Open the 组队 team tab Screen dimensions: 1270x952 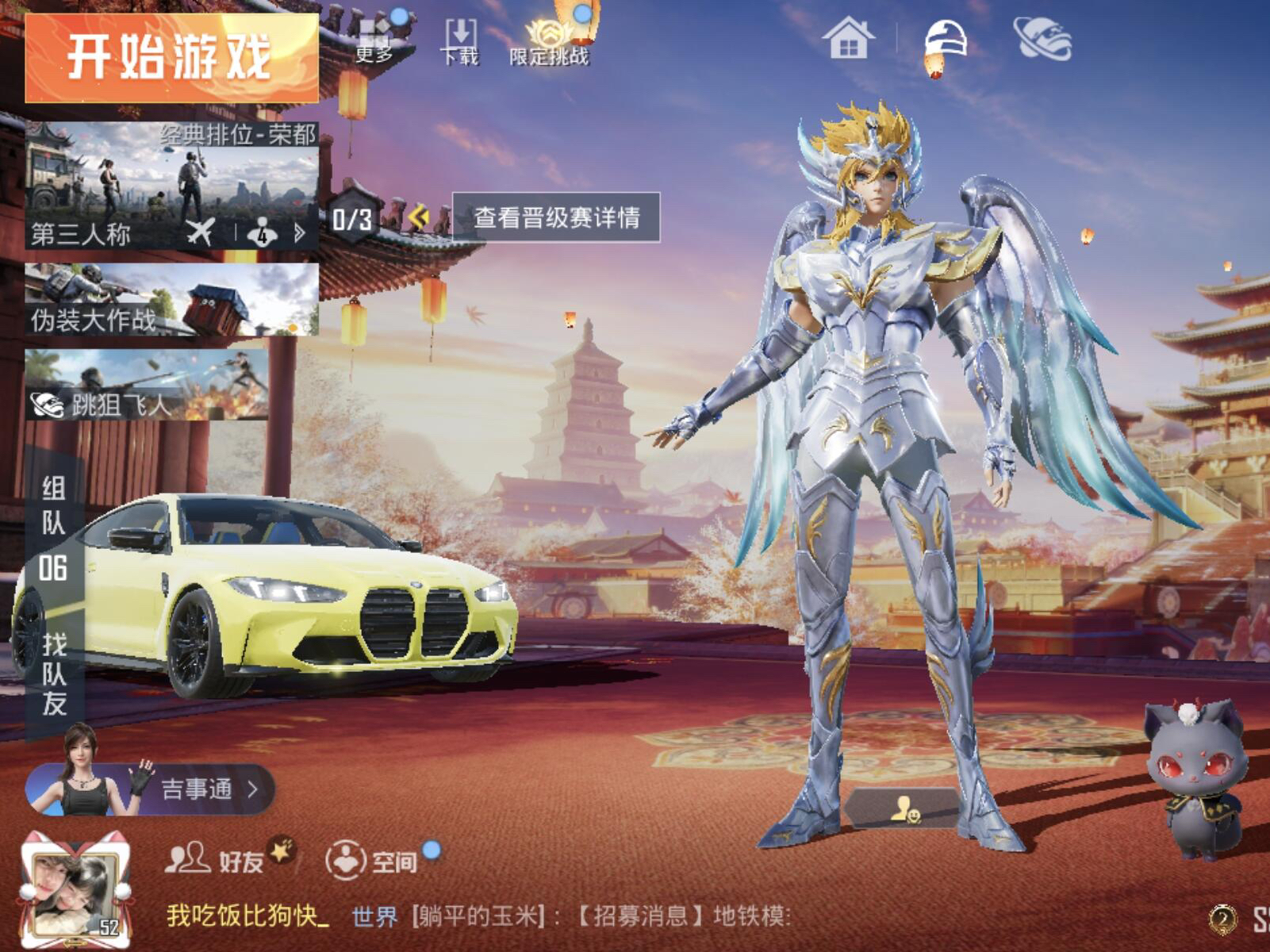(53, 505)
